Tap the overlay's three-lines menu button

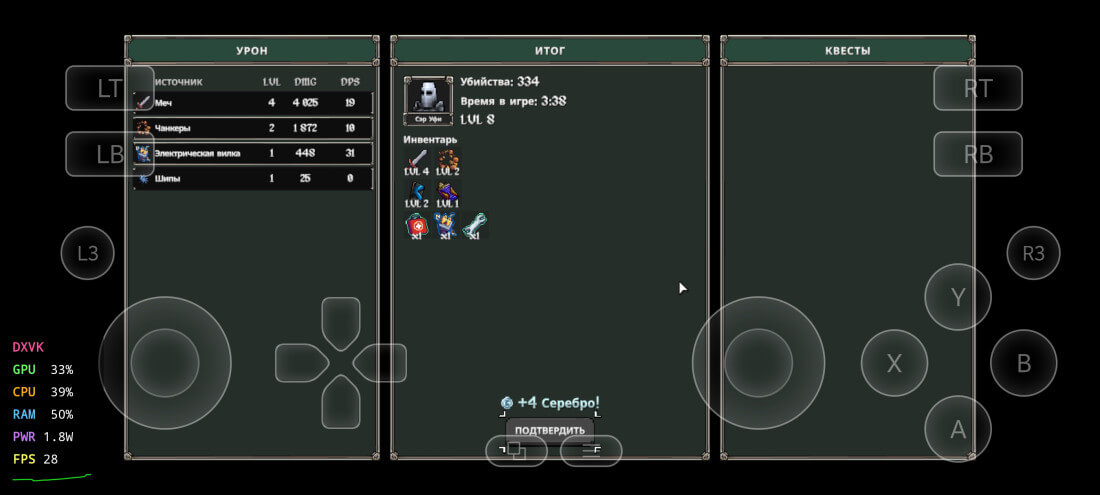591,451
